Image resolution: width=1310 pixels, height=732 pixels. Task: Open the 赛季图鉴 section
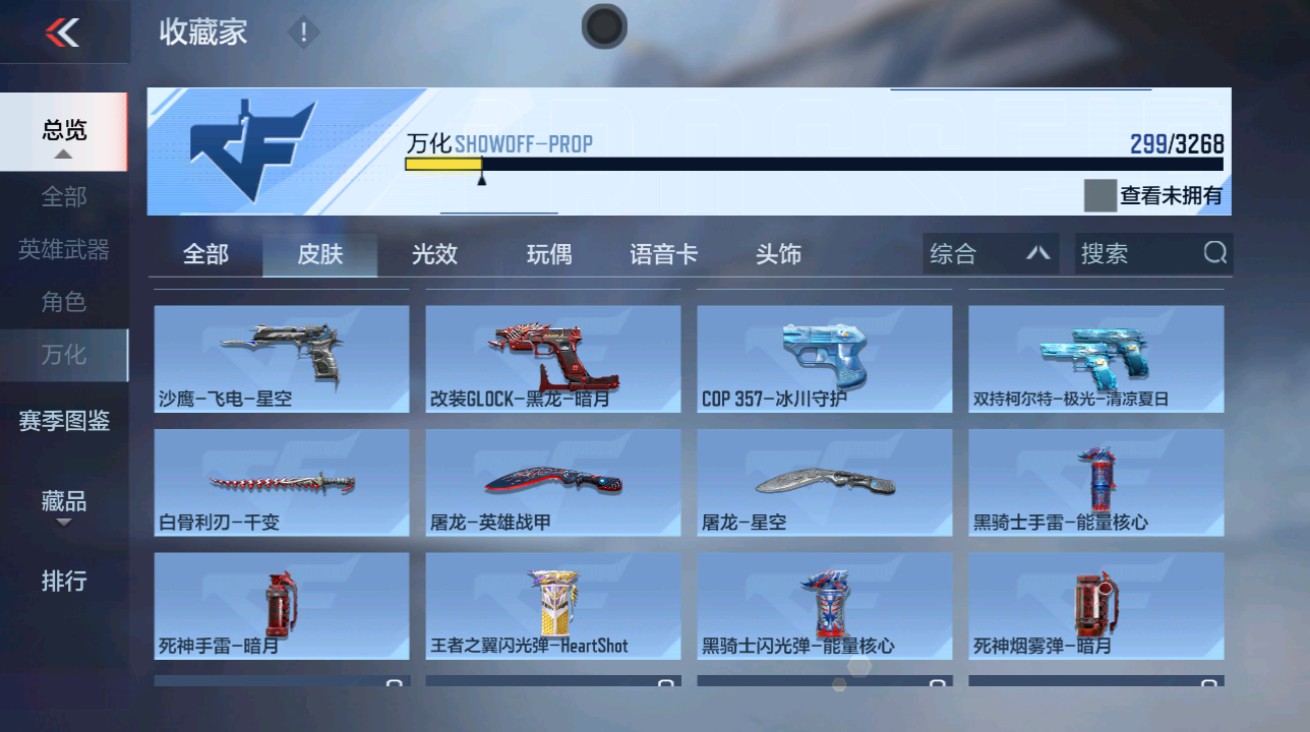[63, 422]
